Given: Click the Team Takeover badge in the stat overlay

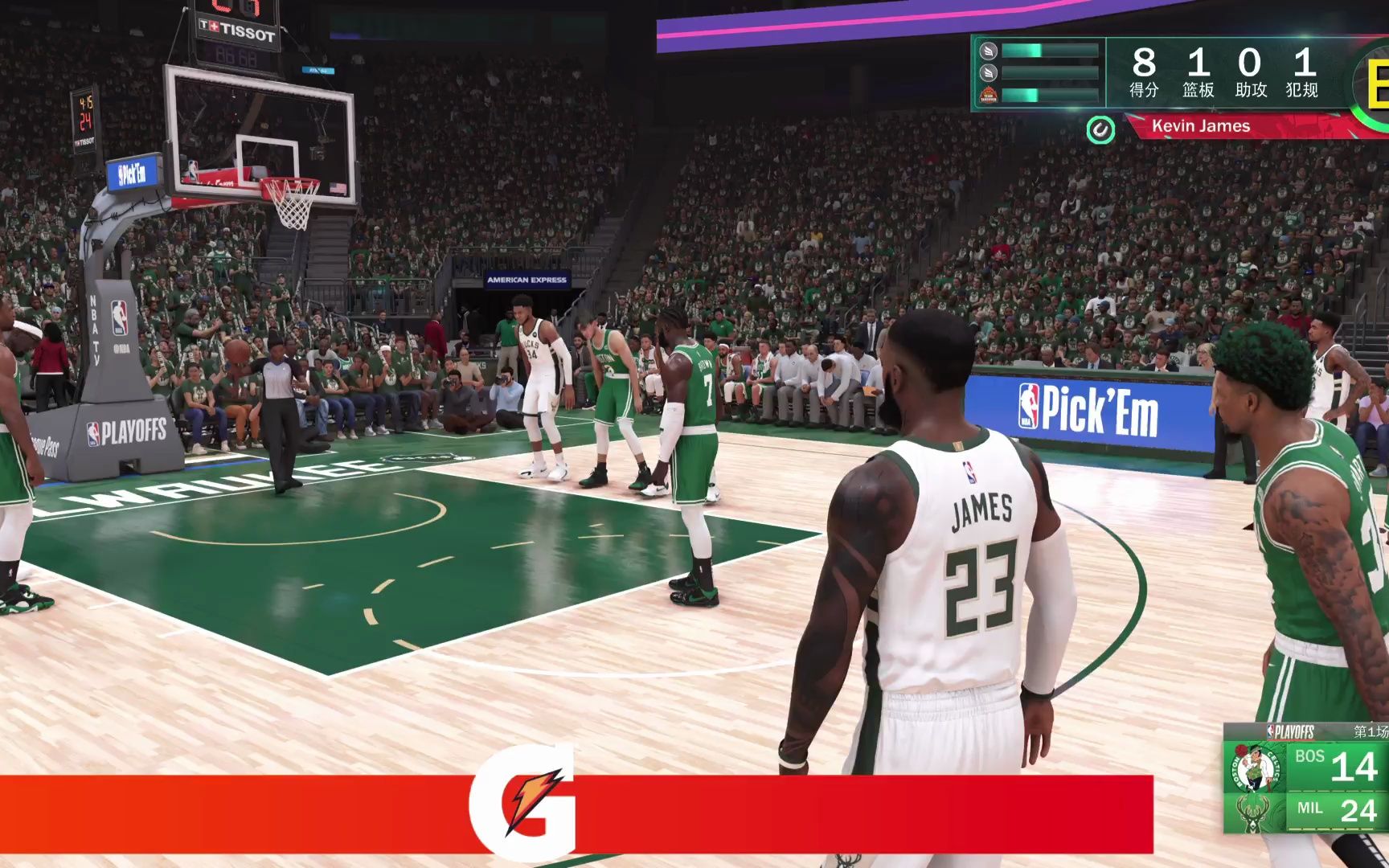Looking at the screenshot, I should coord(990,96).
